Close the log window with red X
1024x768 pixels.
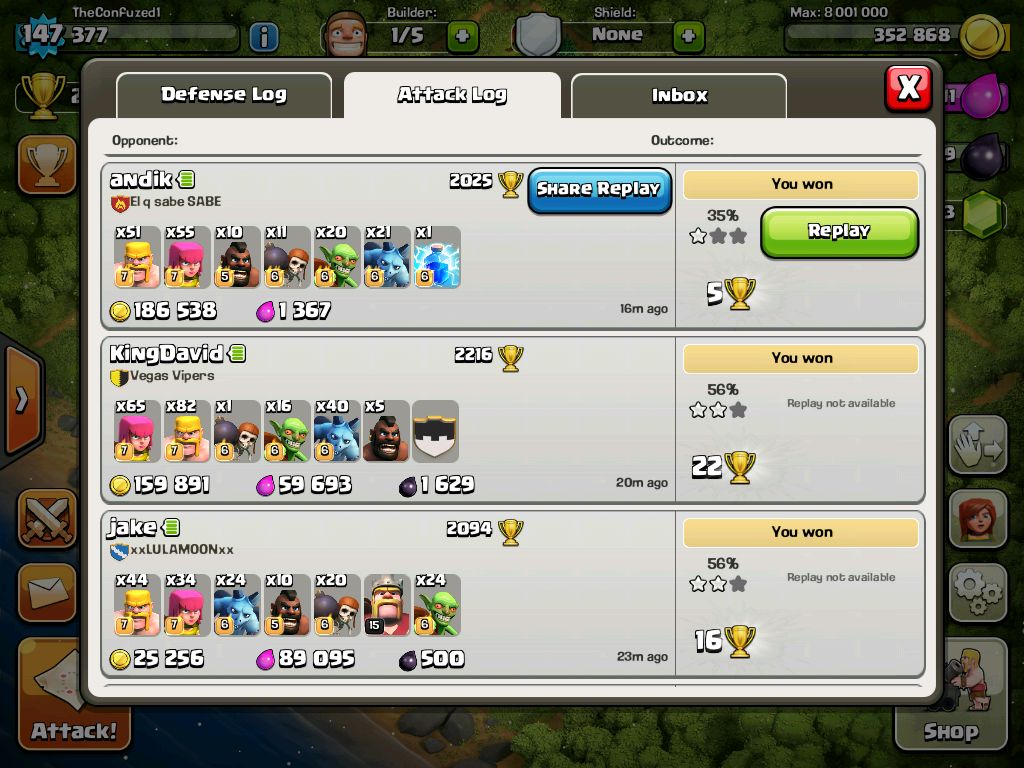908,88
